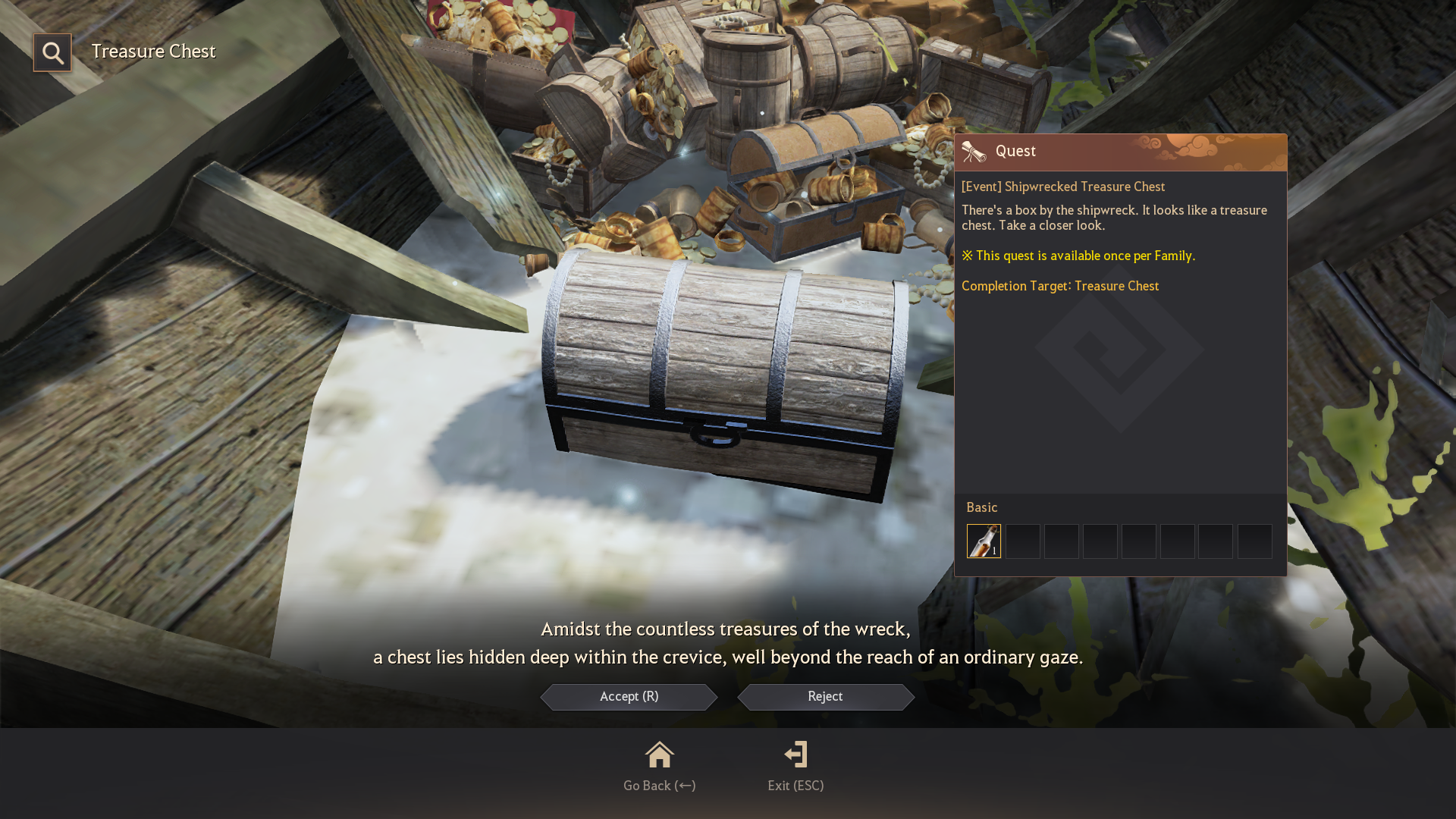The height and width of the screenshot is (819, 1456).
Task: Click the house-shaped Go Back icon
Action: coord(659,755)
